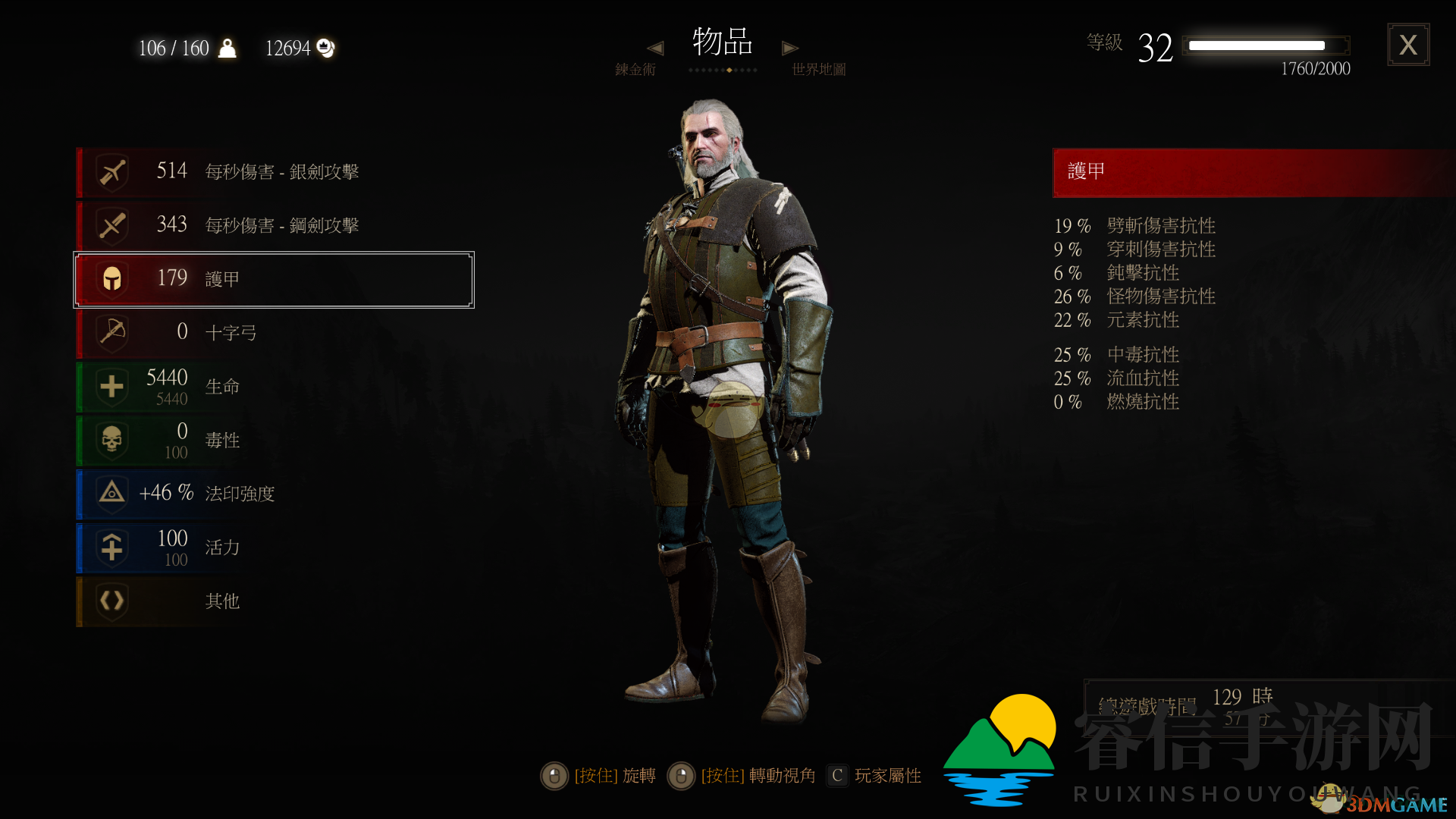The width and height of the screenshot is (1456, 819).
Task: Select the 十字弓 crossbow stat row
Action: coord(273,332)
